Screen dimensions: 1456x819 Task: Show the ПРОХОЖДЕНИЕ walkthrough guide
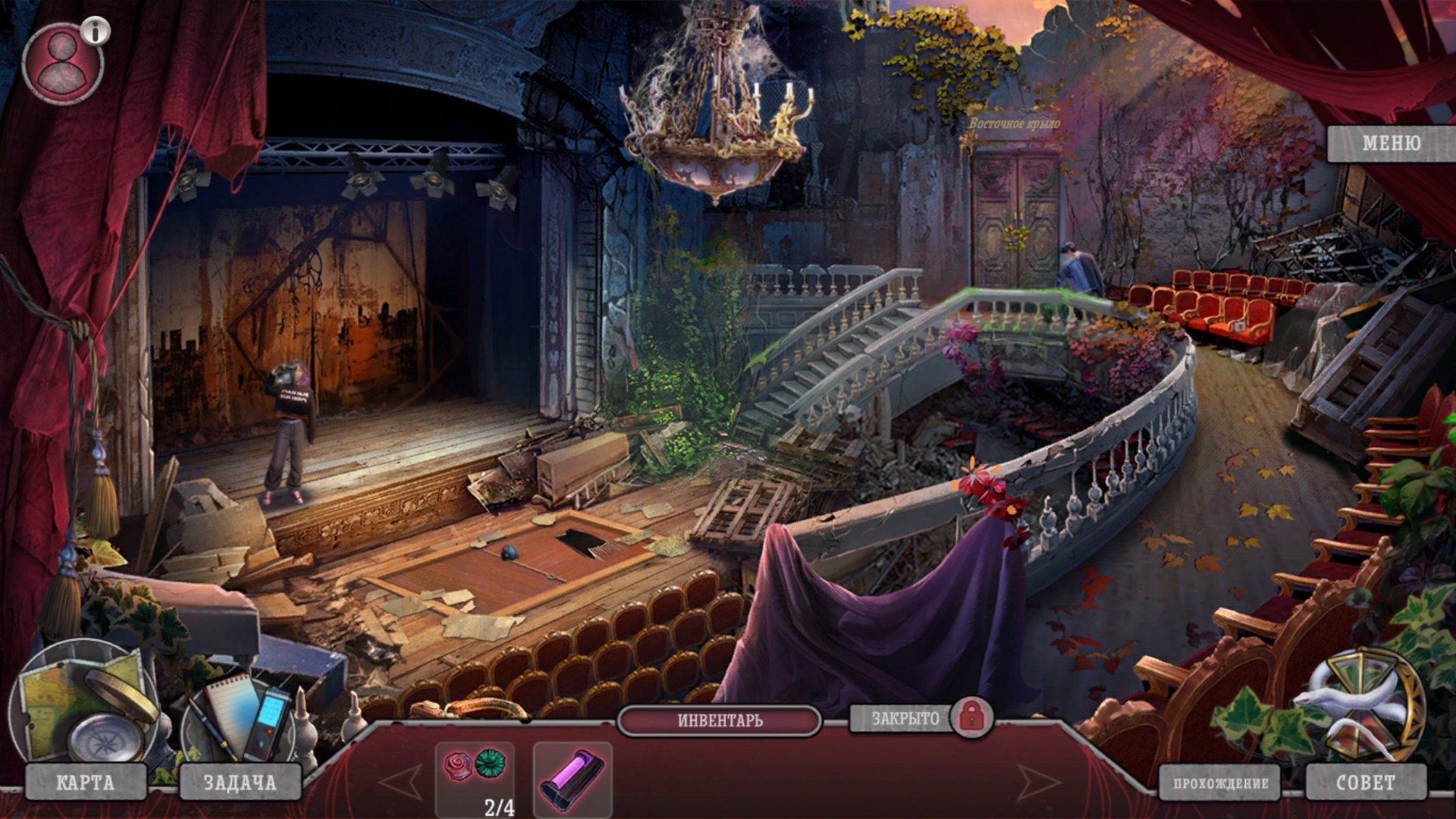pos(1220,783)
